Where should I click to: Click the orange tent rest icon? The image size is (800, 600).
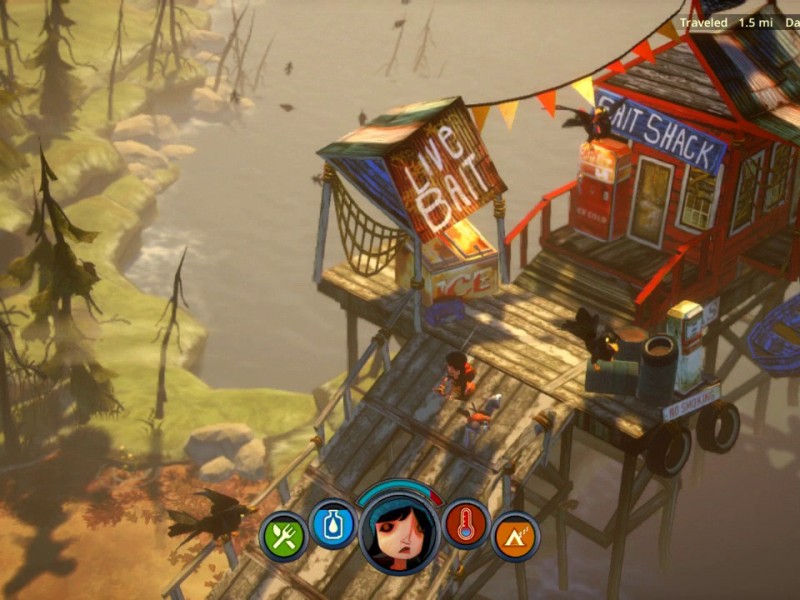pyautogui.click(x=515, y=537)
